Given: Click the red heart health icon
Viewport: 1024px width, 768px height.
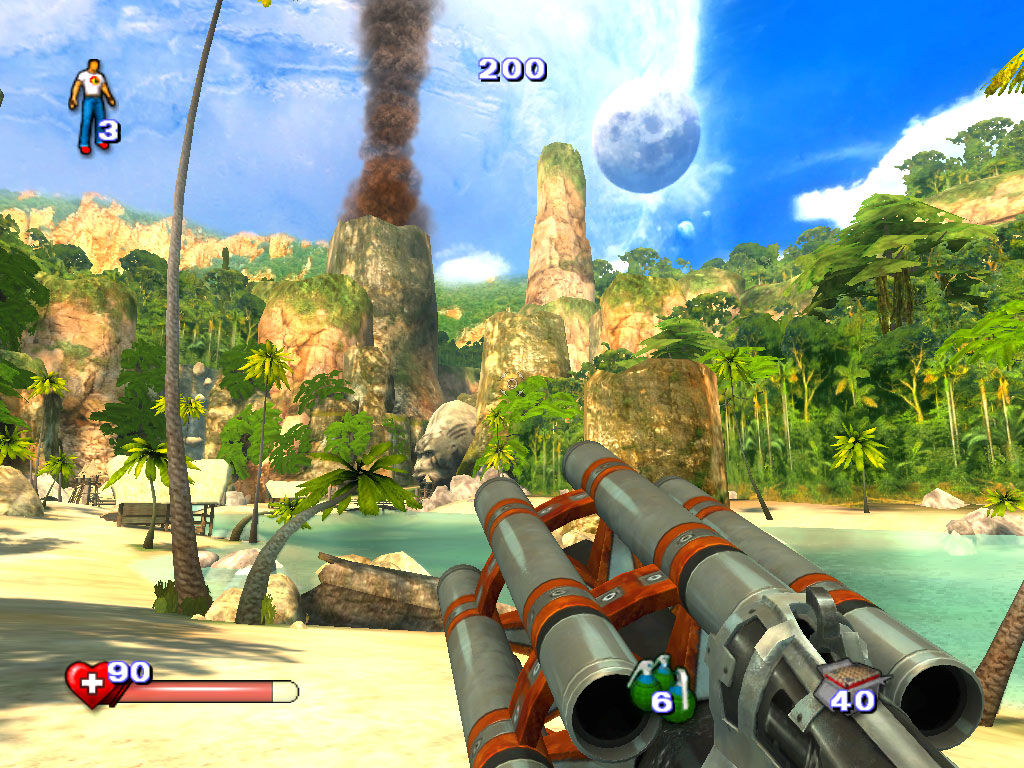Looking at the screenshot, I should click(x=90, y=684).
